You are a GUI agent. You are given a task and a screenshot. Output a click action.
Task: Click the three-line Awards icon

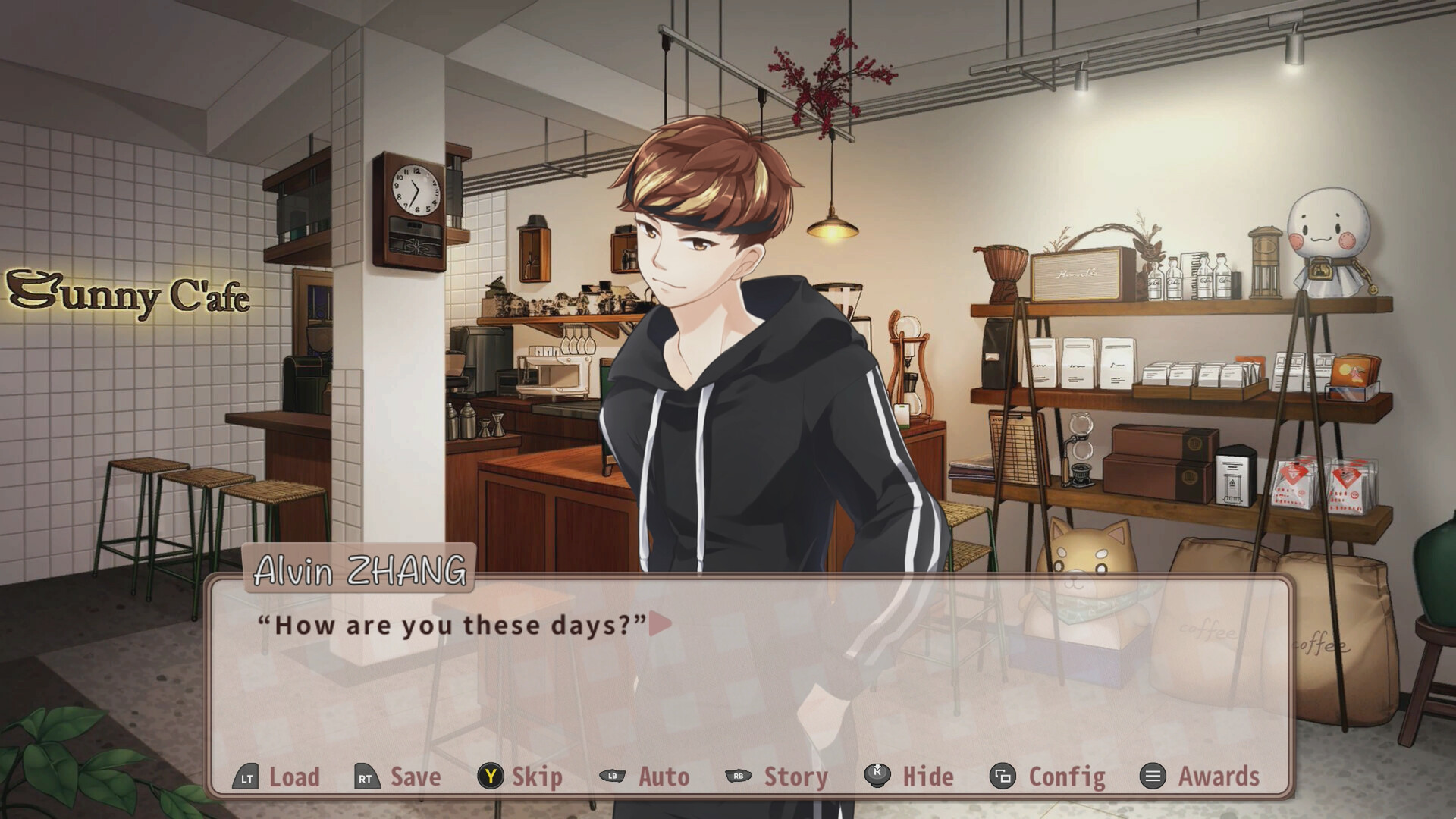click(1153, 777)
